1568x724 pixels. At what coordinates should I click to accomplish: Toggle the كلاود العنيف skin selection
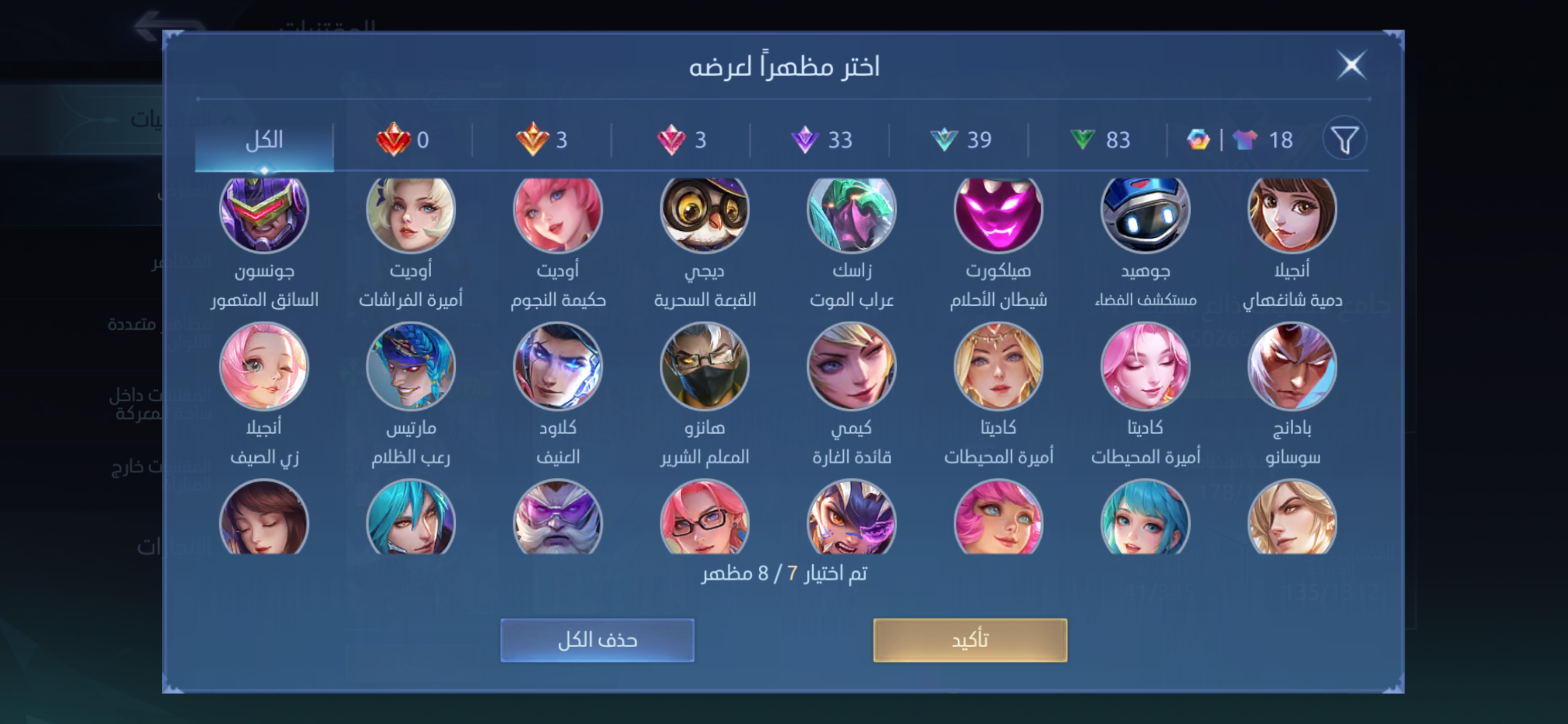(558, 366)
